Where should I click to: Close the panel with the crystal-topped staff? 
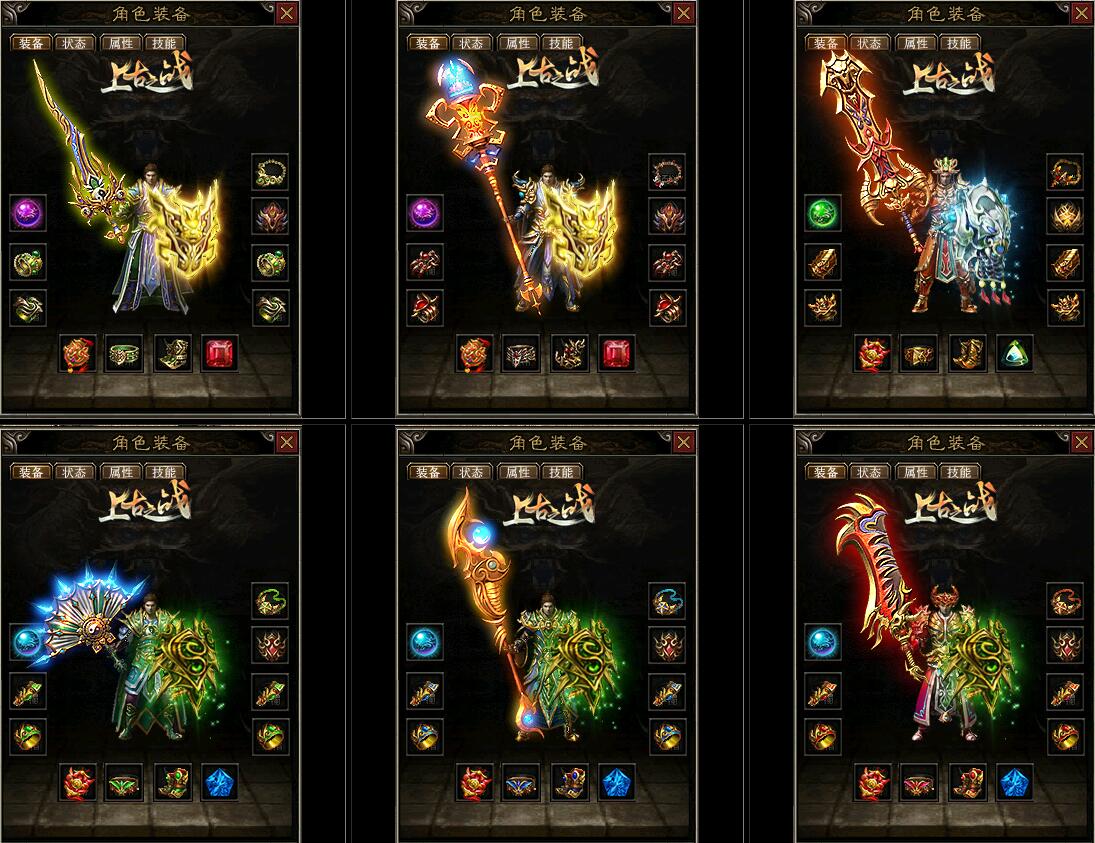click(x=684, y=13)
